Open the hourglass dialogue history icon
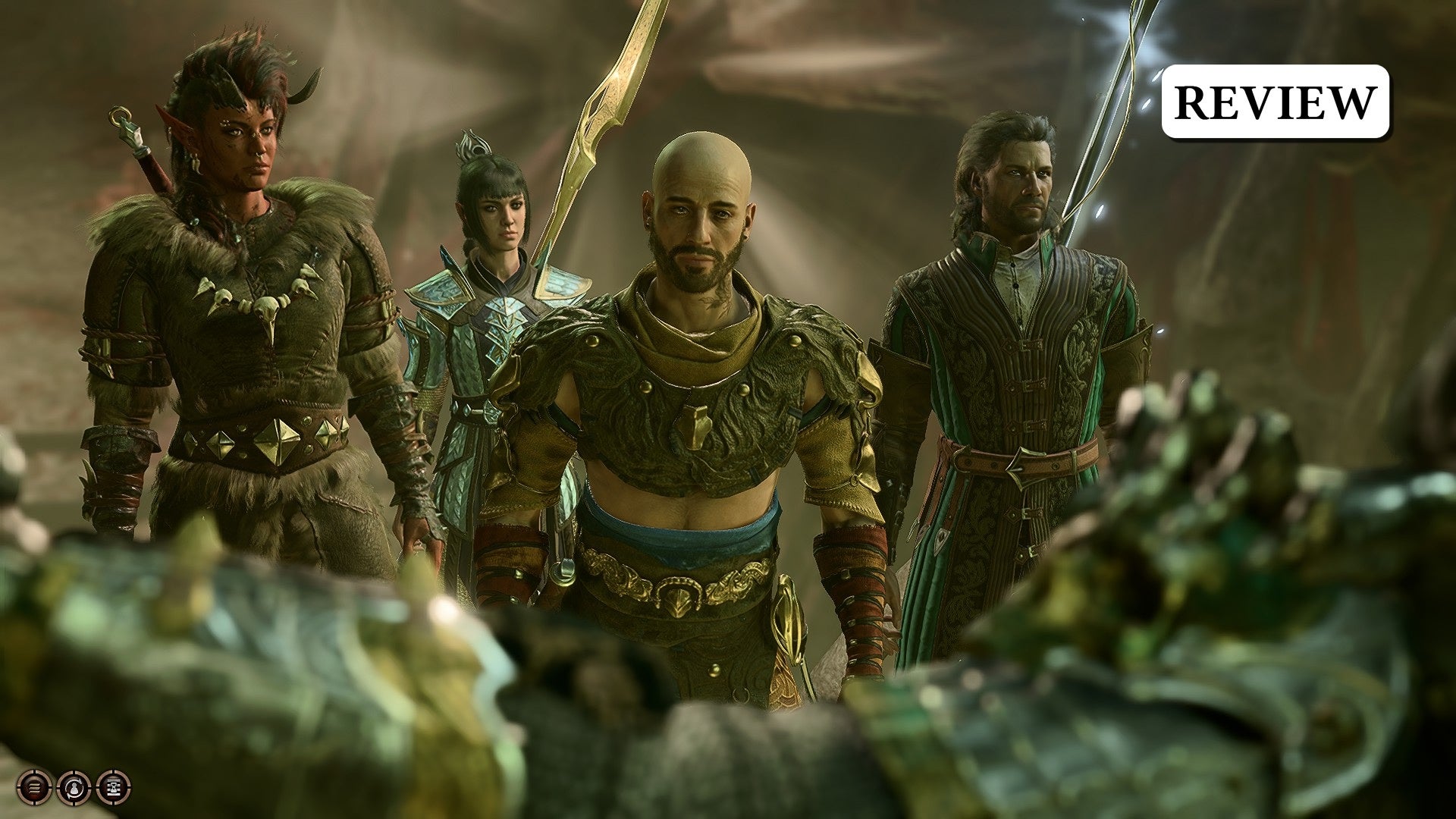 (x=114, y=787)
